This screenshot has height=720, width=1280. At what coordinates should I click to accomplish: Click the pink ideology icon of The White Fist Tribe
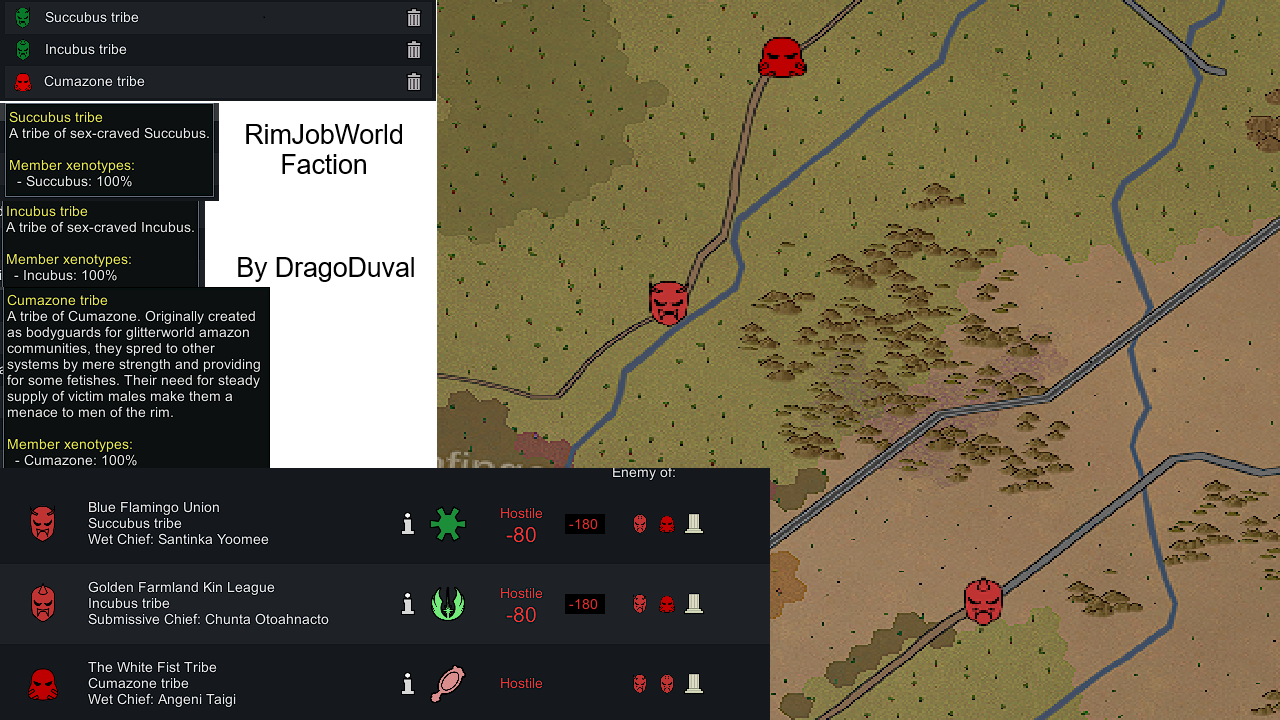(448, 684)
